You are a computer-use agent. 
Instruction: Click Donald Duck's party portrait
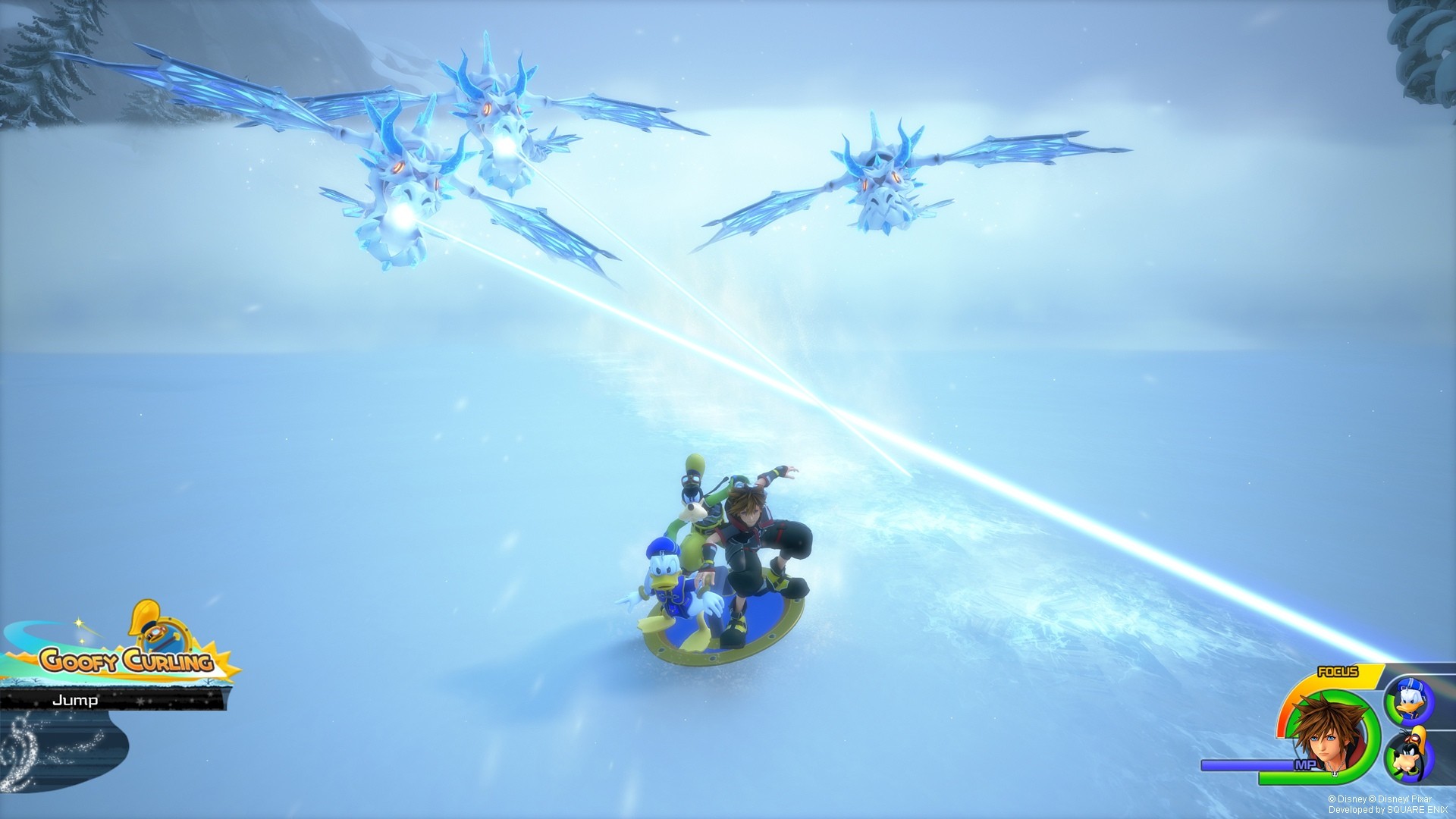tap(1410, 700)
